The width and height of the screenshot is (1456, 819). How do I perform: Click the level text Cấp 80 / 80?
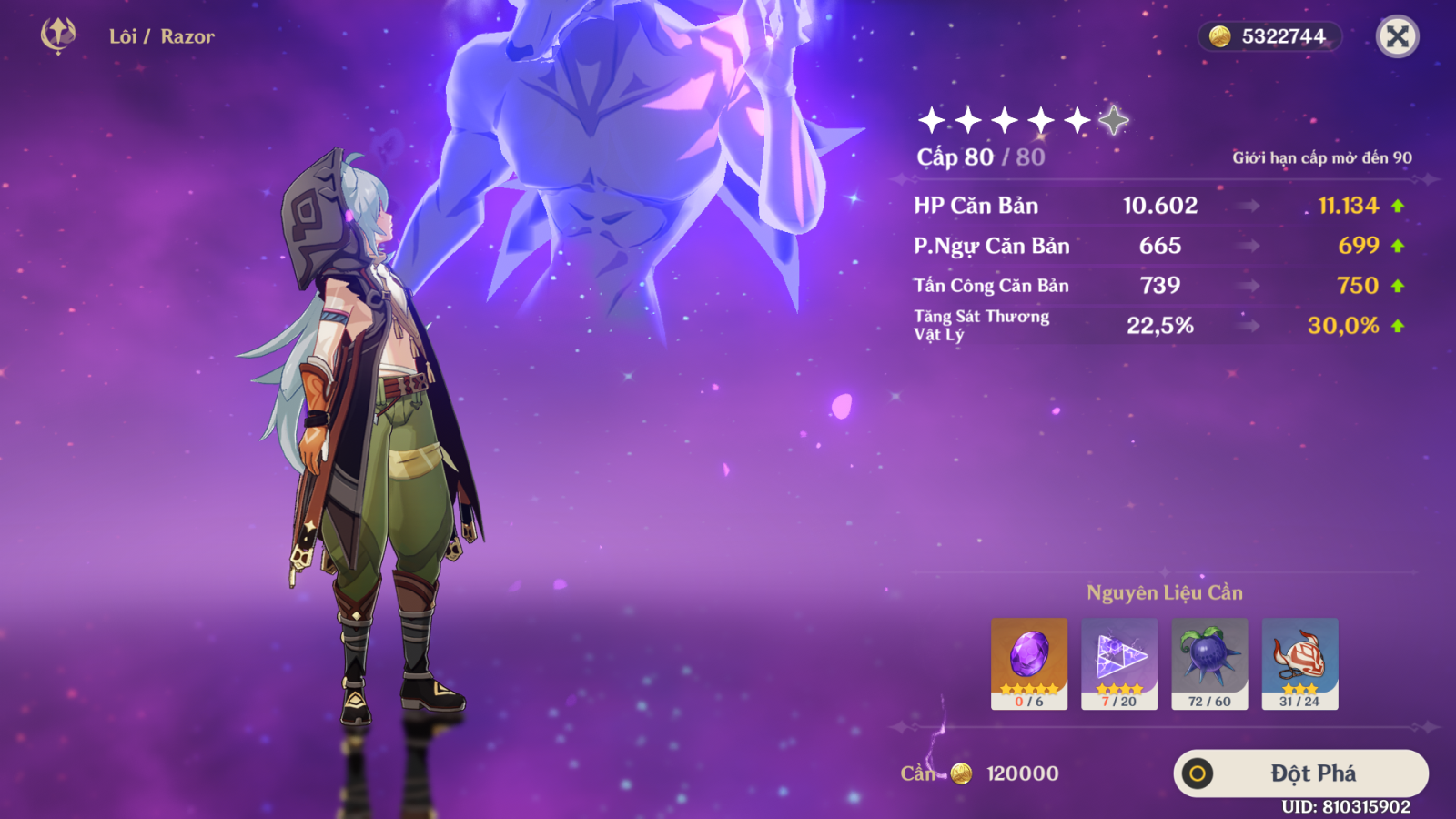(981, 158)
